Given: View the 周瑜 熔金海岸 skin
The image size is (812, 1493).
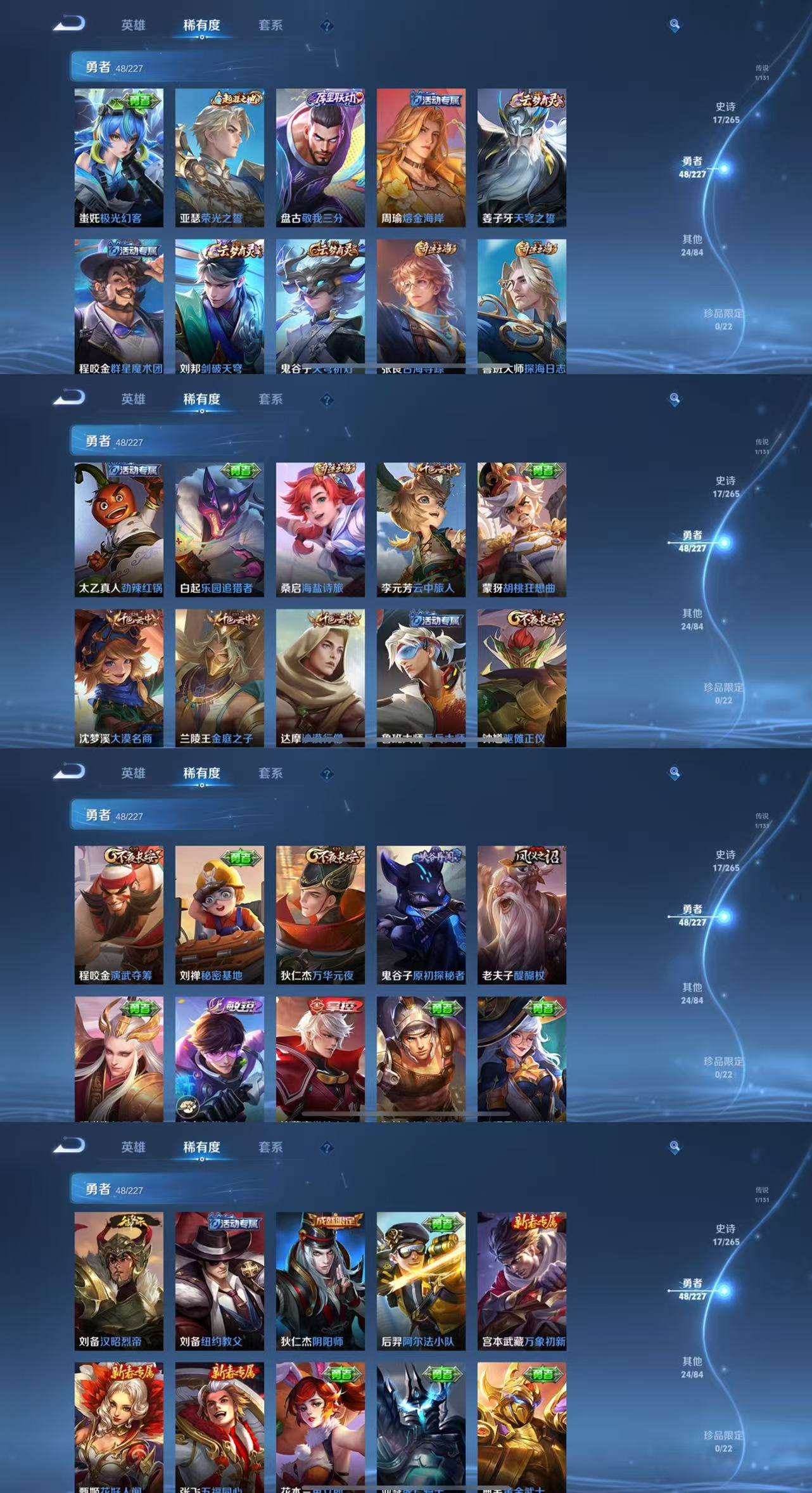Looking at the screenshot, I should [421, 158].
